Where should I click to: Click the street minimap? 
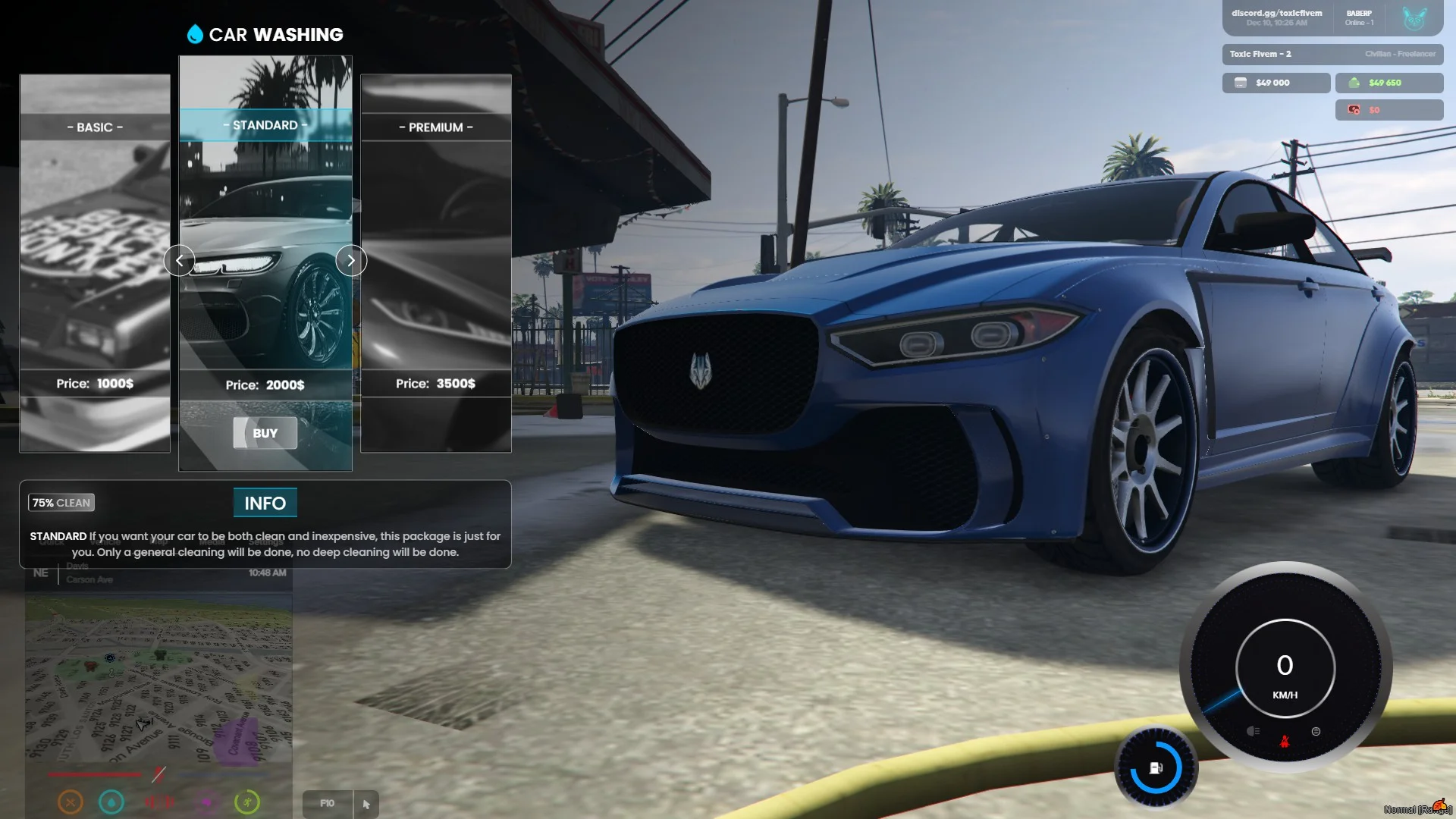coord(158,679)
